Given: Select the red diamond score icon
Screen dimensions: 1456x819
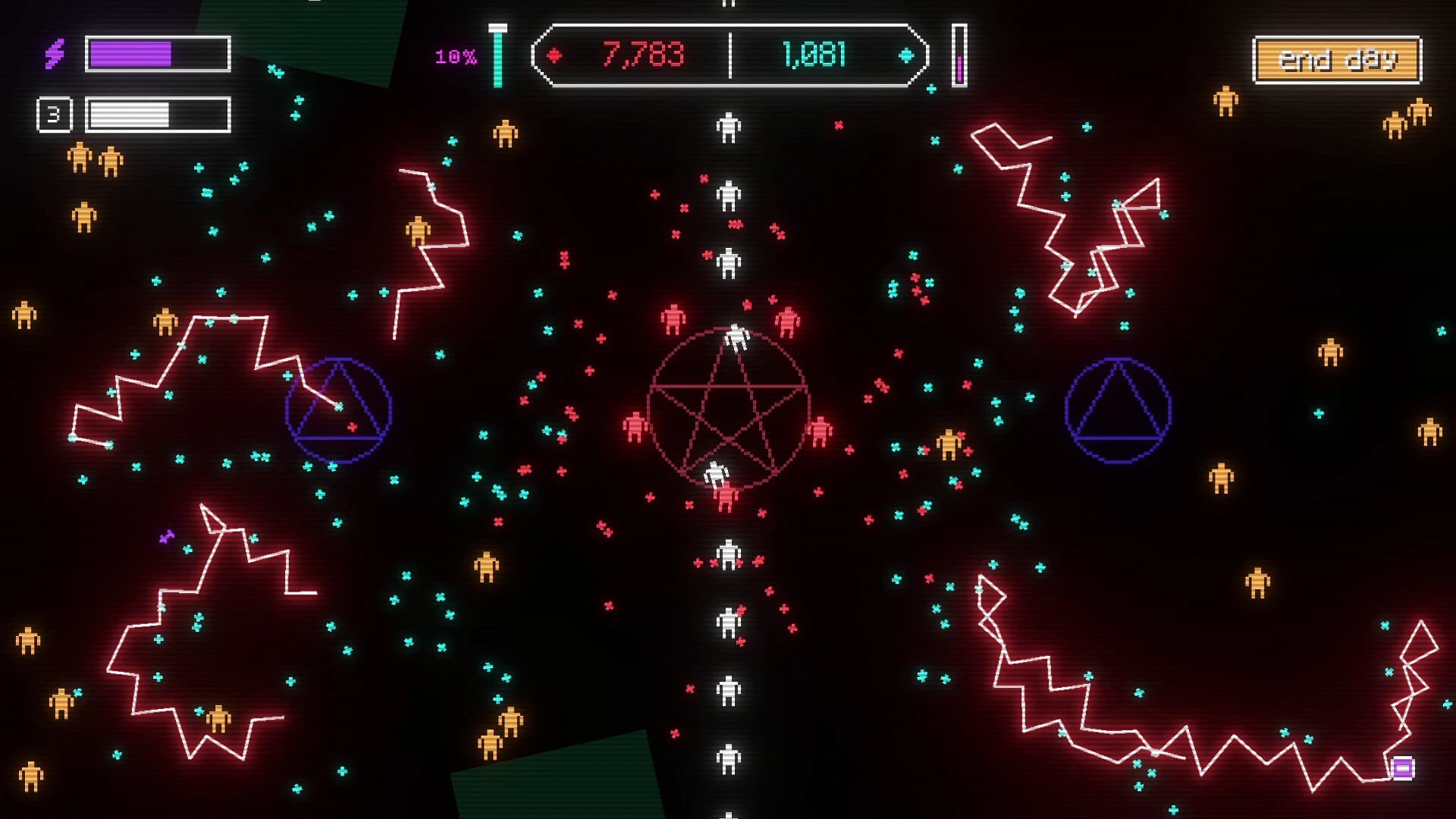Looking at the screenshot, I should point(556,53).
